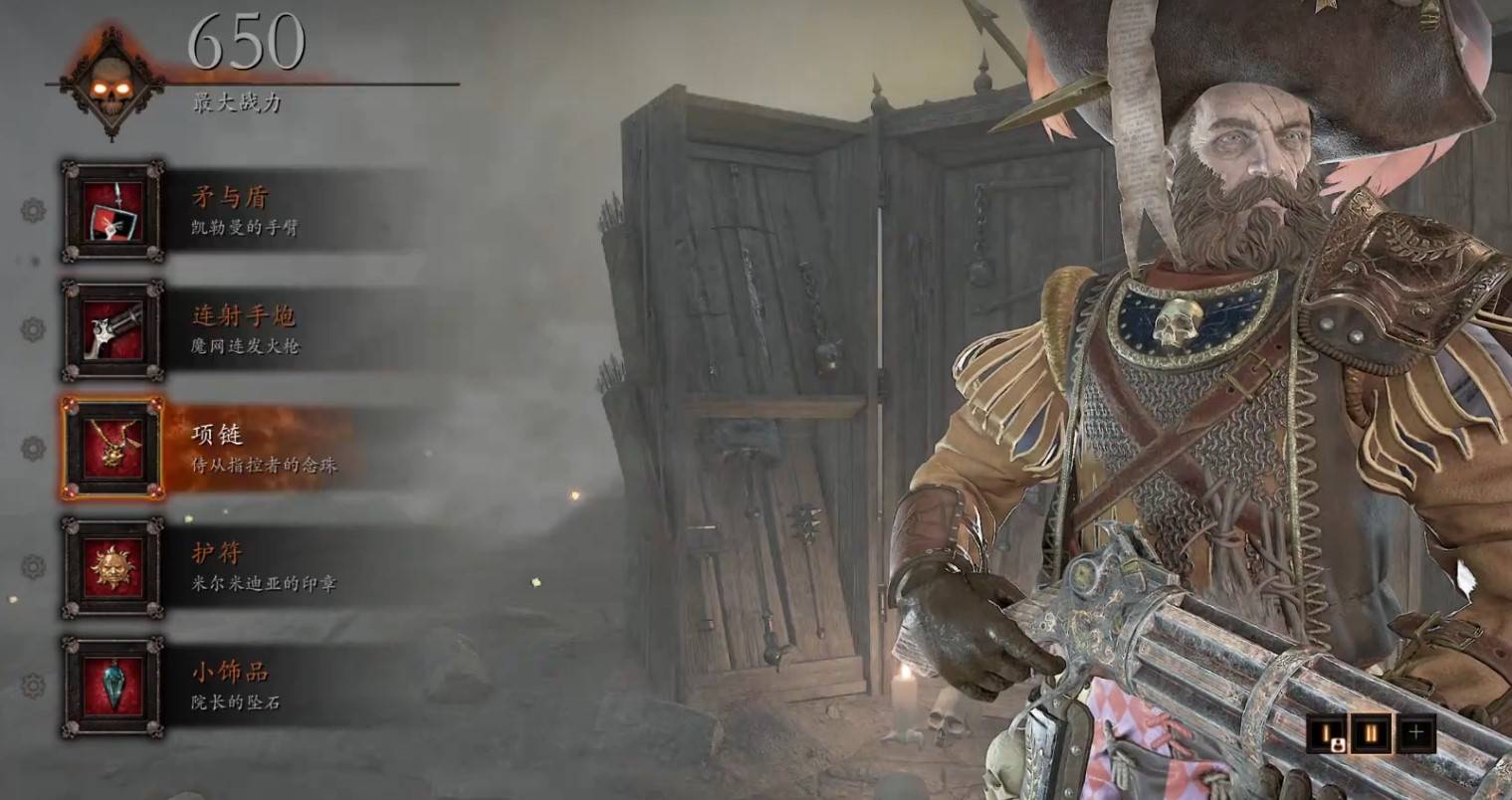Choose the 项链 necklace slot
The height and width of the screenshot is (800, 1512).
click(112, 448)
